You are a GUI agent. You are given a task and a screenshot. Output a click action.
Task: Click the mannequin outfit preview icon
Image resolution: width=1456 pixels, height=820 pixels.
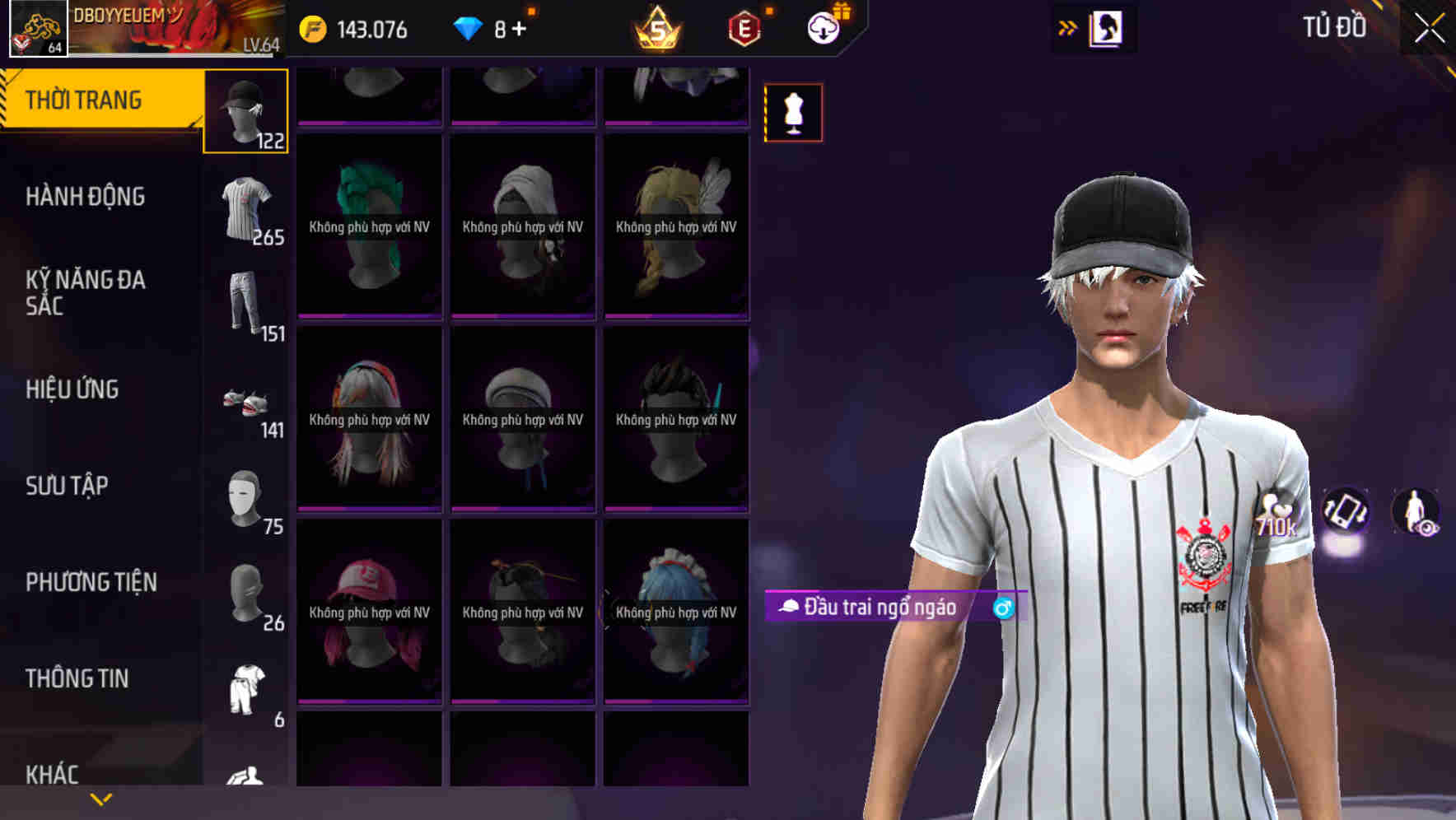[x=793, y=112]
